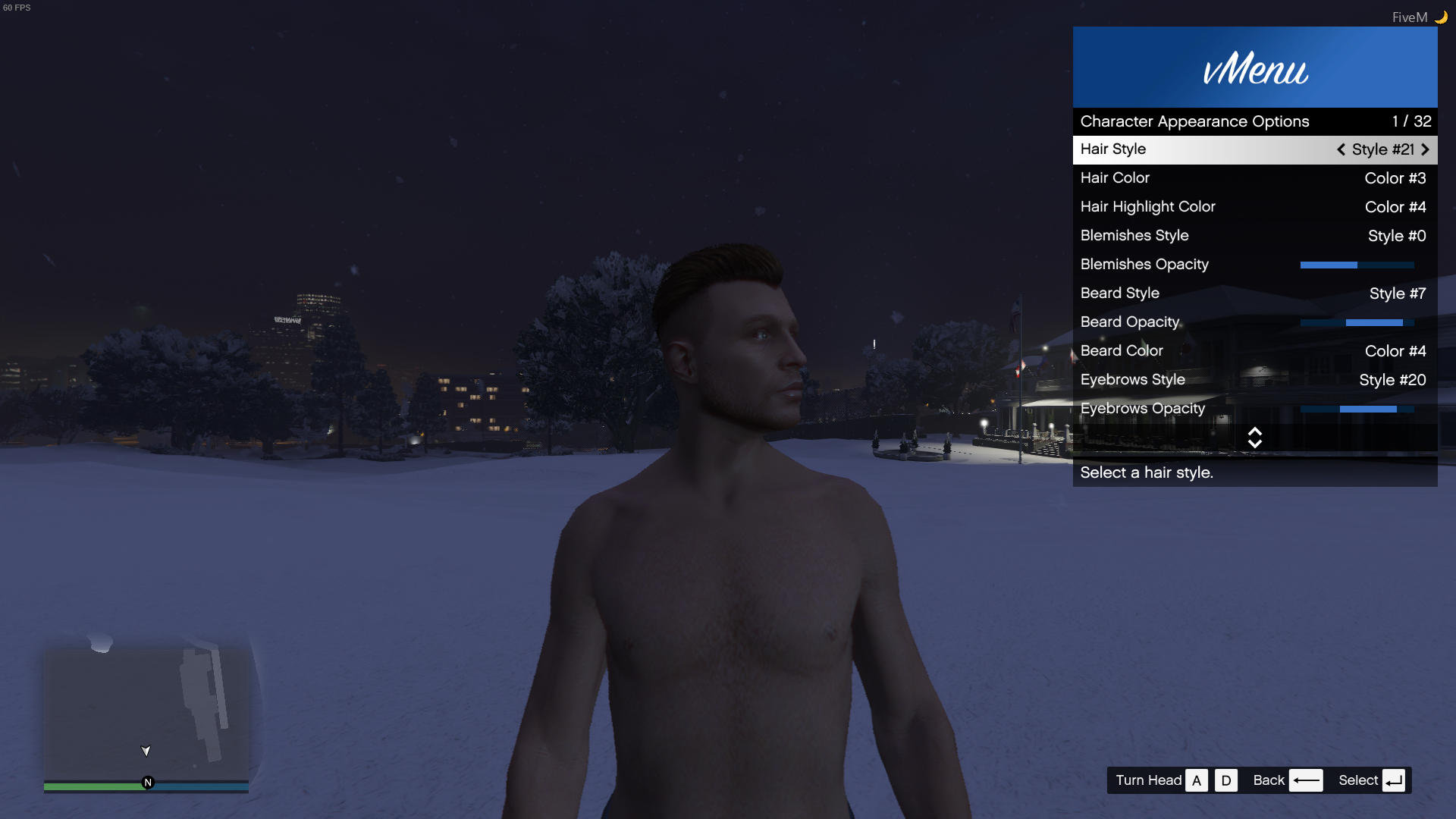
Task: Adjust the Blemishes Opacity slider
Action: (1357, 265)
